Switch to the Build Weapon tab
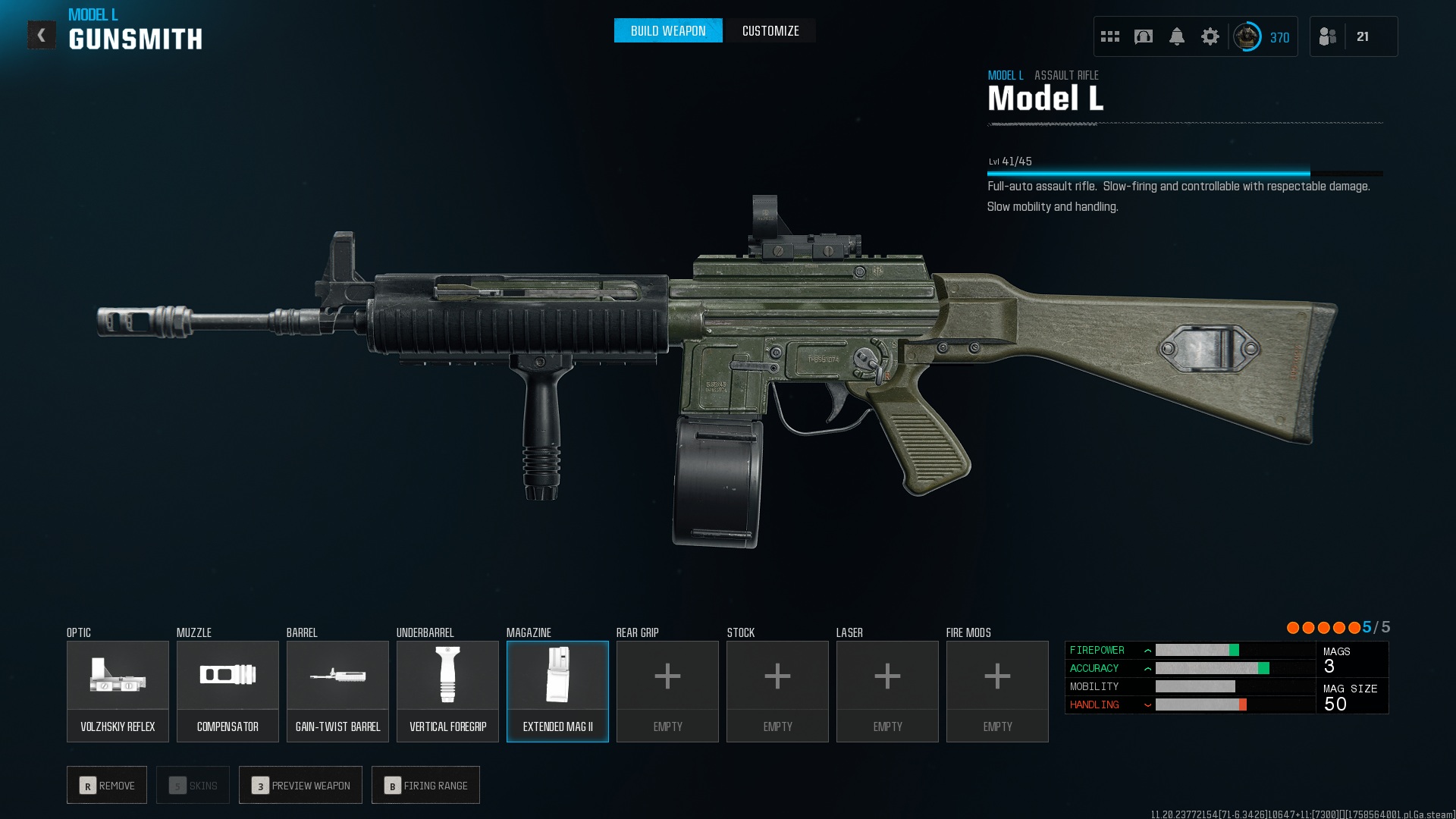Viewport: 1456px width, 819px height. [x=667, y=31]
